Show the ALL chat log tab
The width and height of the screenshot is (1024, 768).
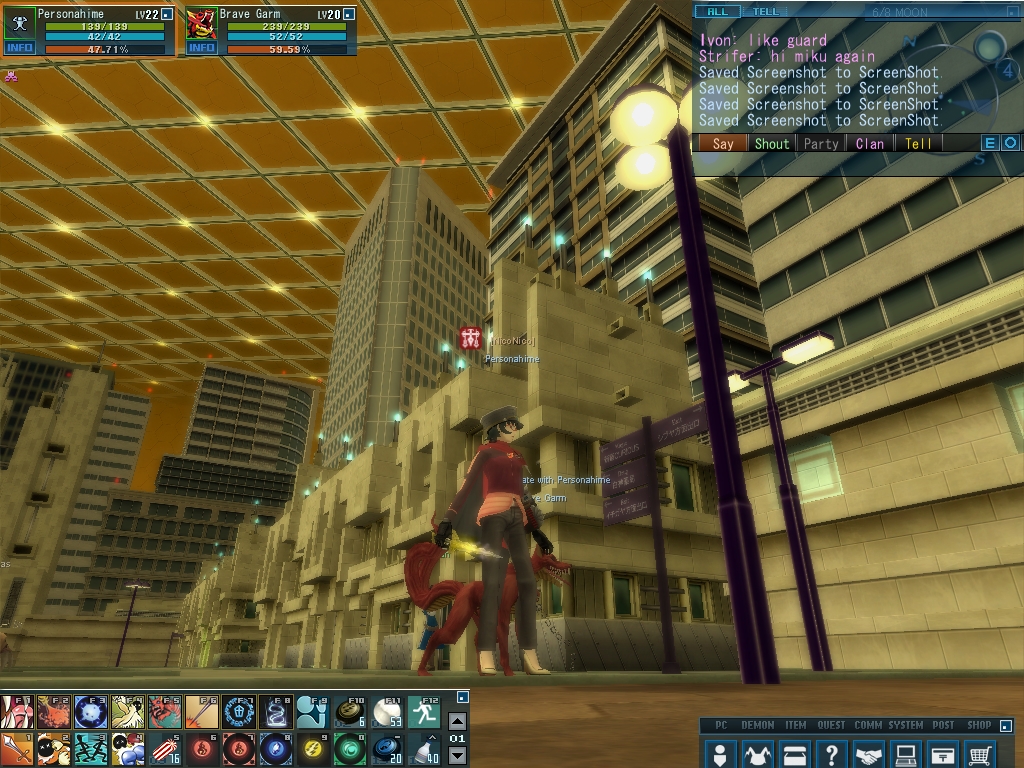tap(717, 12)
